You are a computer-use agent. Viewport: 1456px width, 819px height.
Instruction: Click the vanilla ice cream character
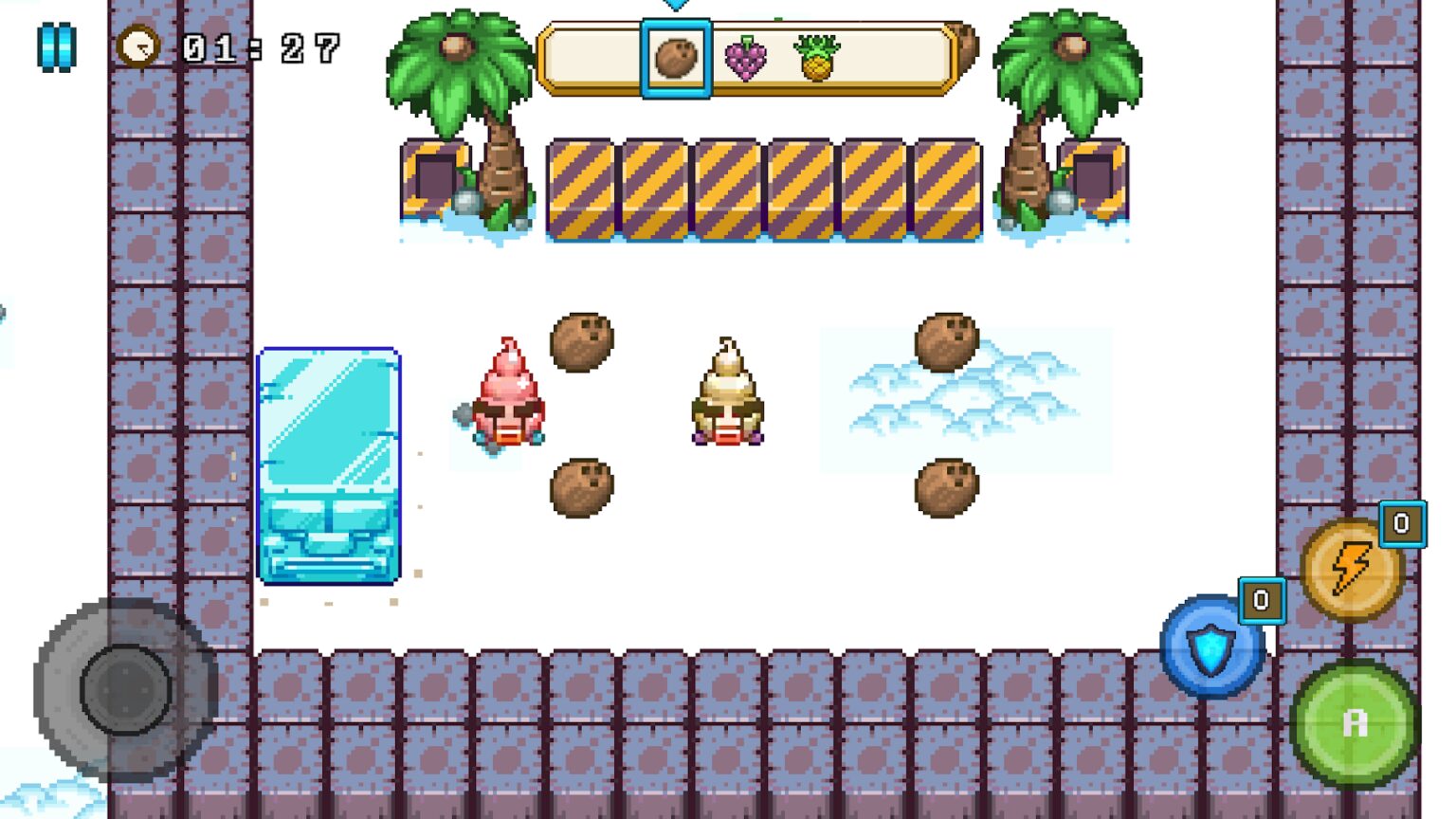point(726,398)
